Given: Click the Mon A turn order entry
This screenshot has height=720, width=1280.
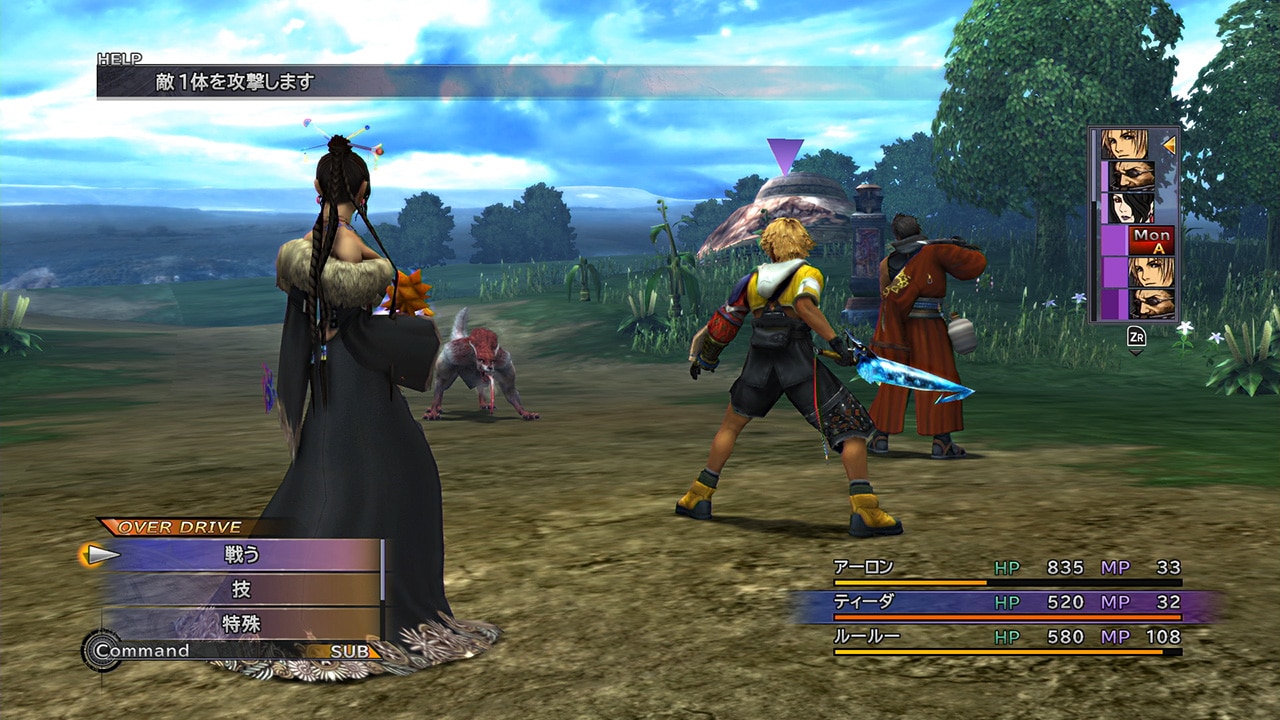Looking at the screenshot, I should pyautogui.click(x=1151, y=240).
